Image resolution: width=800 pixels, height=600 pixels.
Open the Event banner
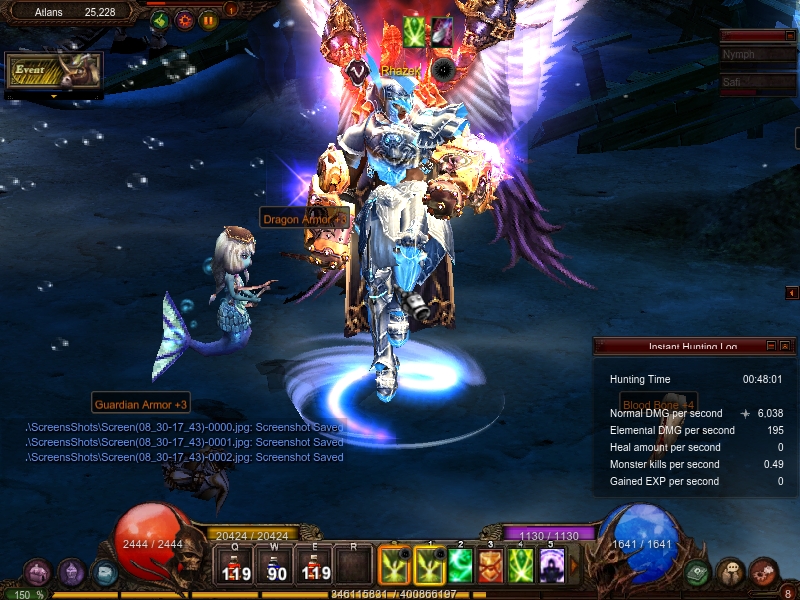[x=54, y=70]
